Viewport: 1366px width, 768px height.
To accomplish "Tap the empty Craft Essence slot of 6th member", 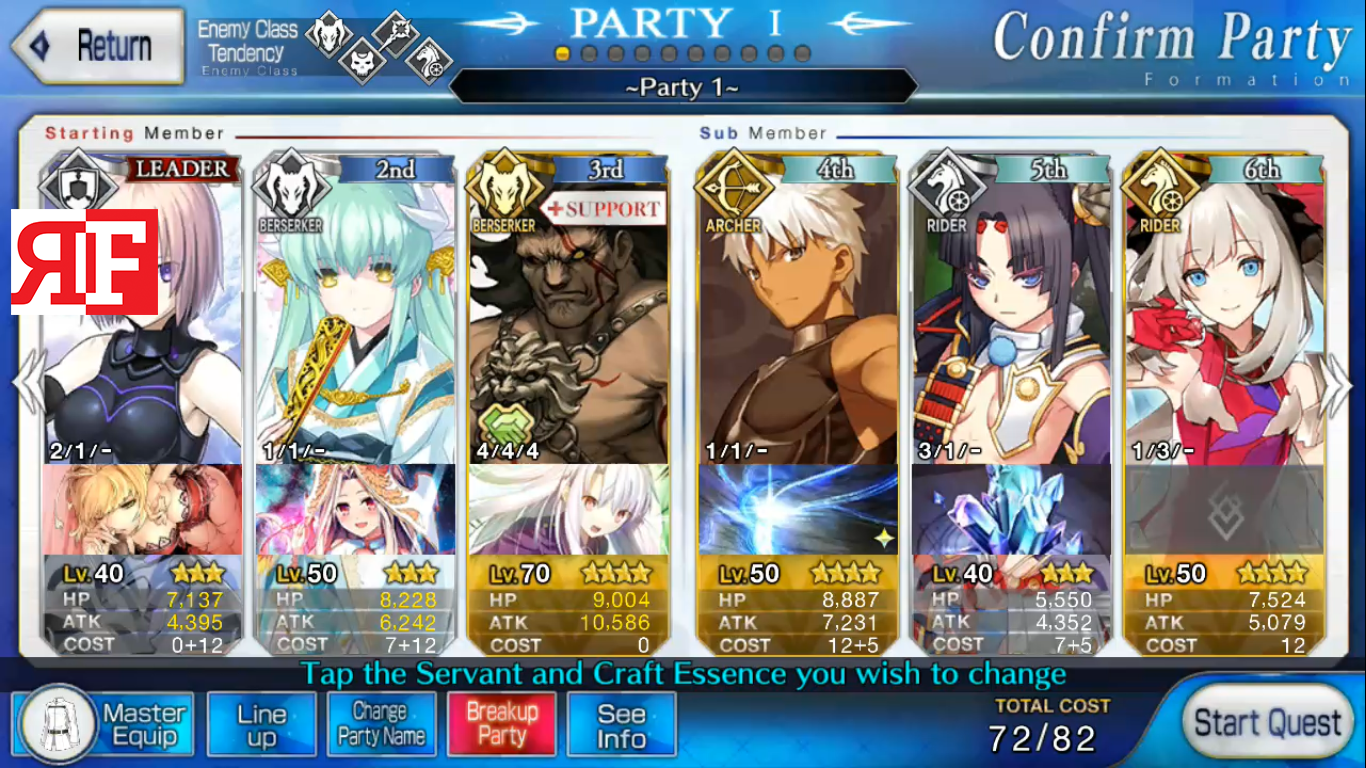I will pos(1224,508).
